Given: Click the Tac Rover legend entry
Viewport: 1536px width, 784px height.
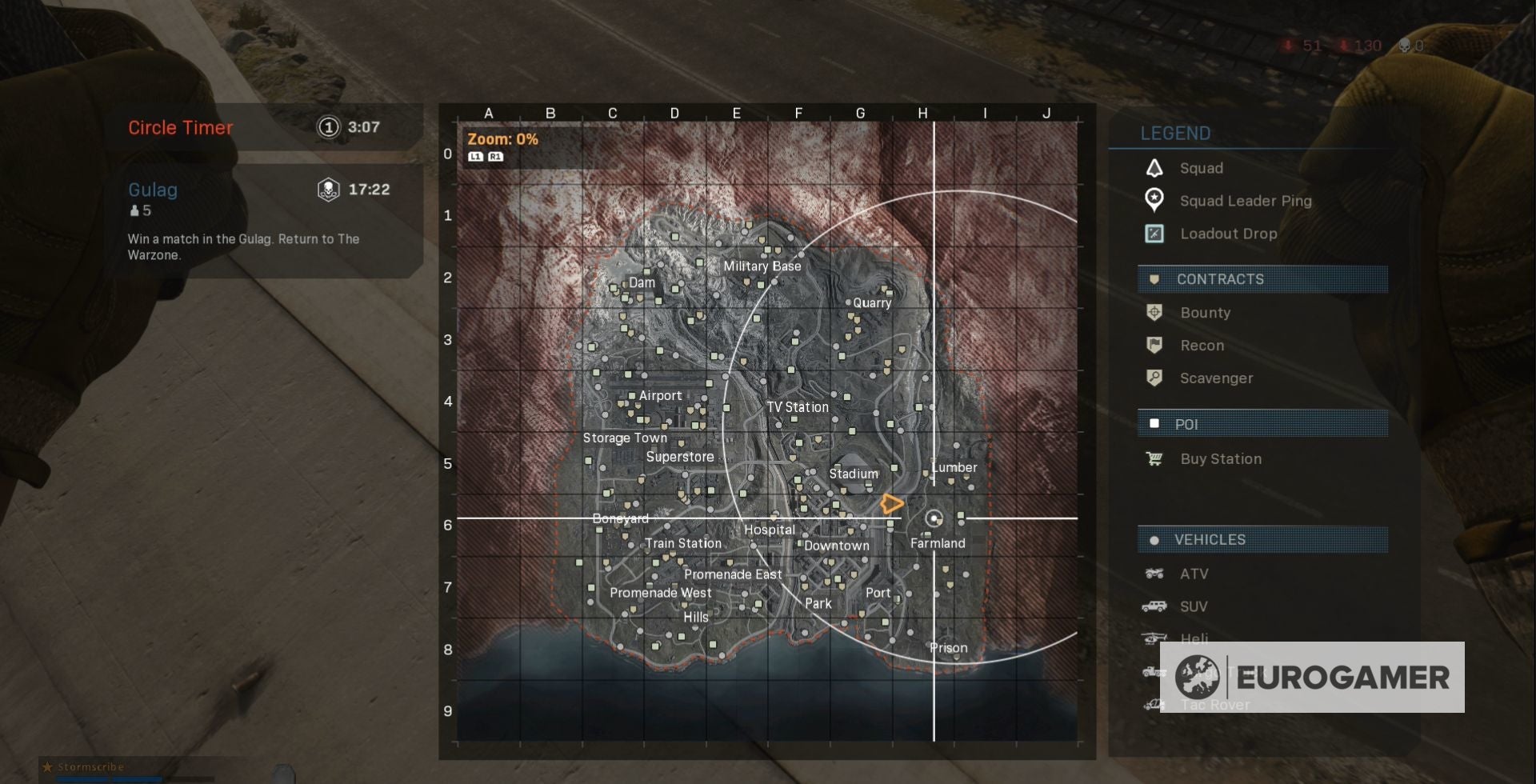Looking at the screenshot, I should point(1213,705).
